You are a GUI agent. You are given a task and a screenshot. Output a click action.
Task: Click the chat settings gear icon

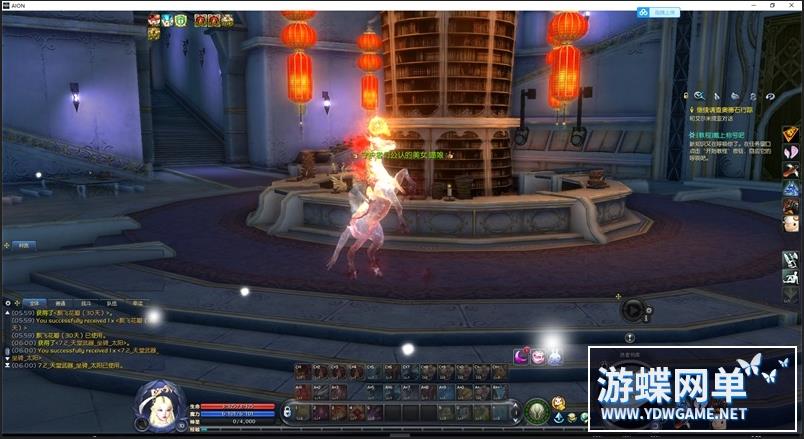click(9, 302)
